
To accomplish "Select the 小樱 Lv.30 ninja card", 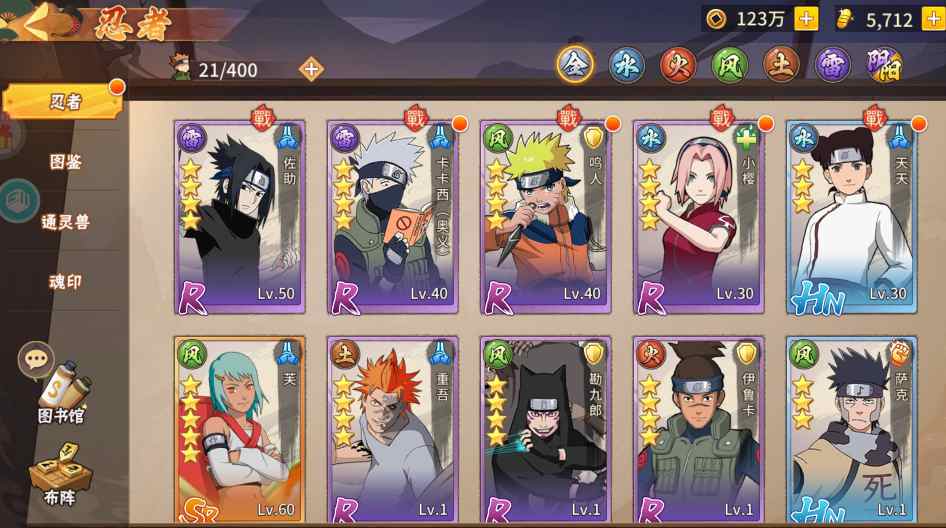I will 698,218.
